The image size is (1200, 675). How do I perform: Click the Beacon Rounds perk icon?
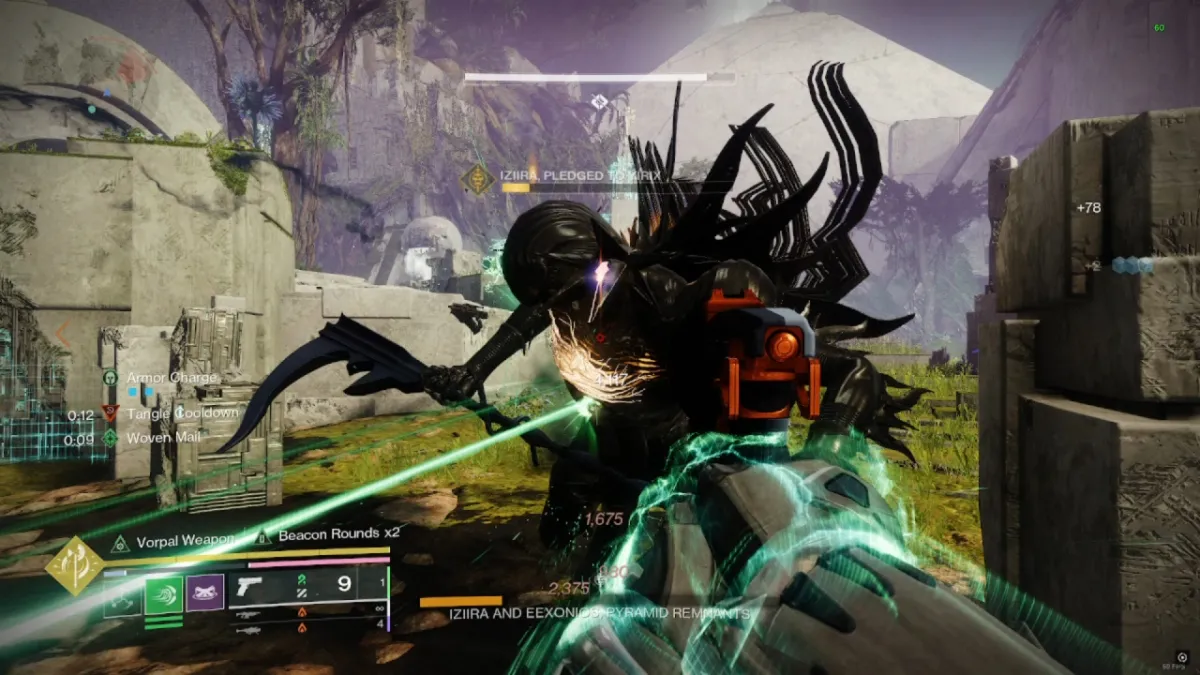pyautogui.click(x=264, y=537)
